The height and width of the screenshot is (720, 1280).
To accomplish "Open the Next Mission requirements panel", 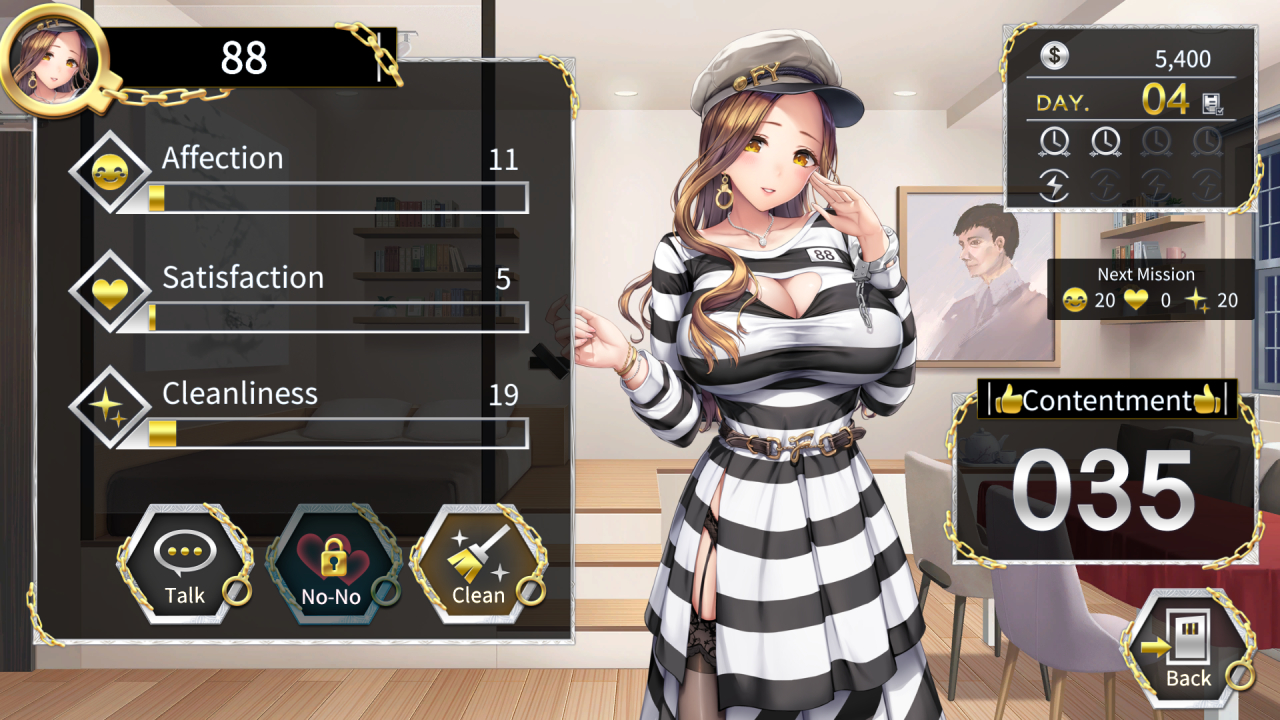I will point(1150,289).
